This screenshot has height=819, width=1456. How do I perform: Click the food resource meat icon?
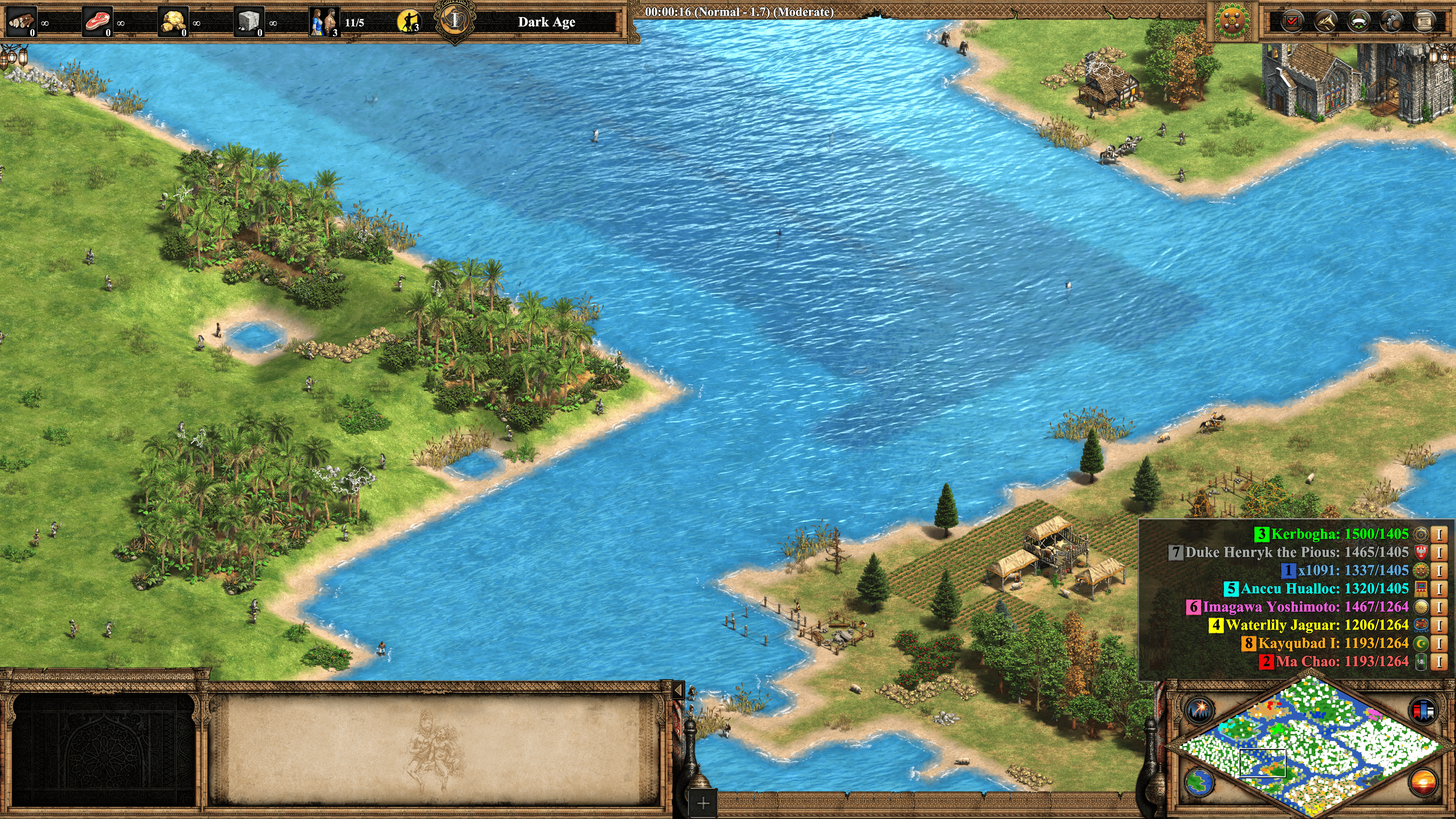(x=97, y=22)
